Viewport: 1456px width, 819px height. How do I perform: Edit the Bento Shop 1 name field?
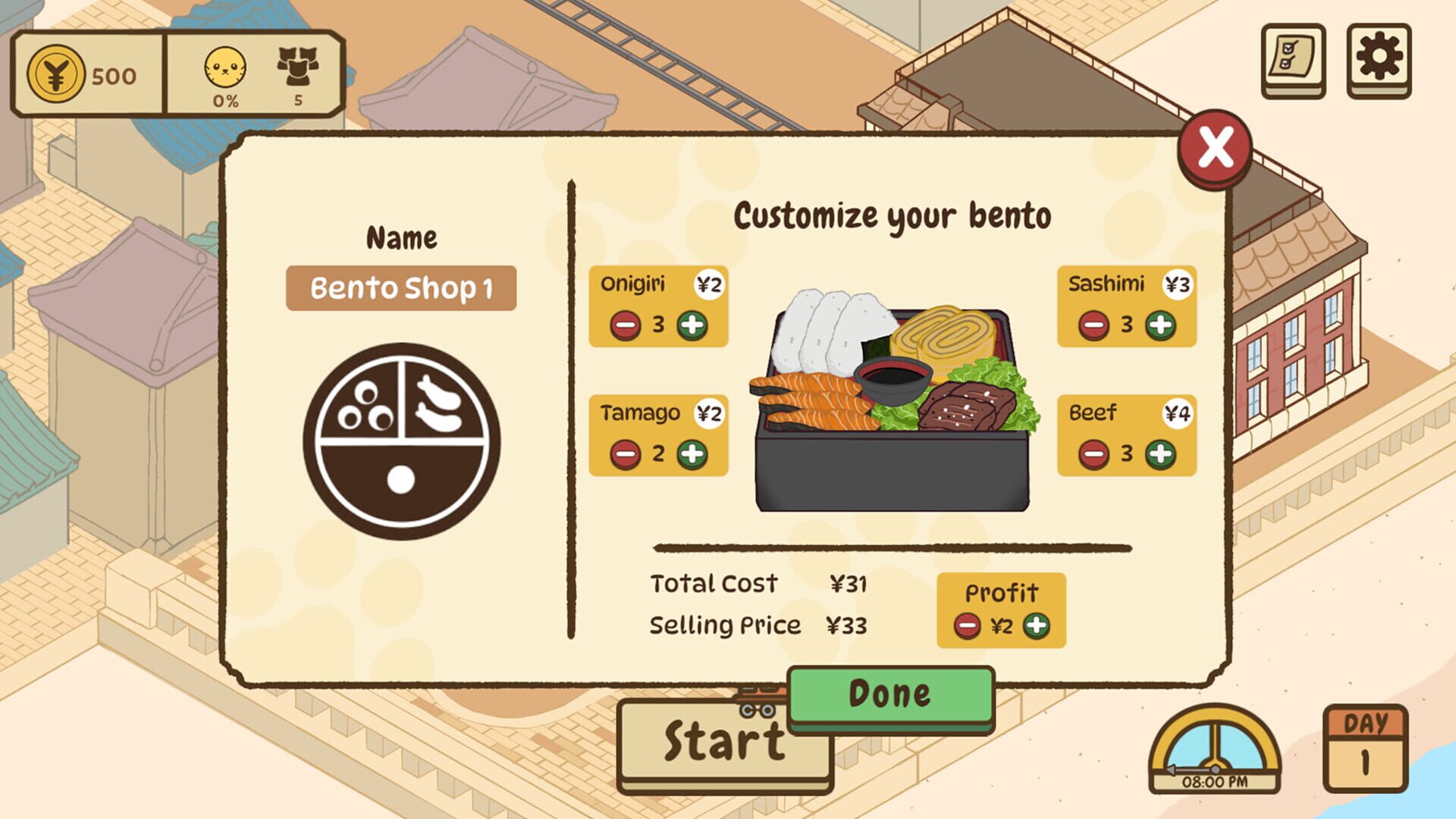pos(402,287)
